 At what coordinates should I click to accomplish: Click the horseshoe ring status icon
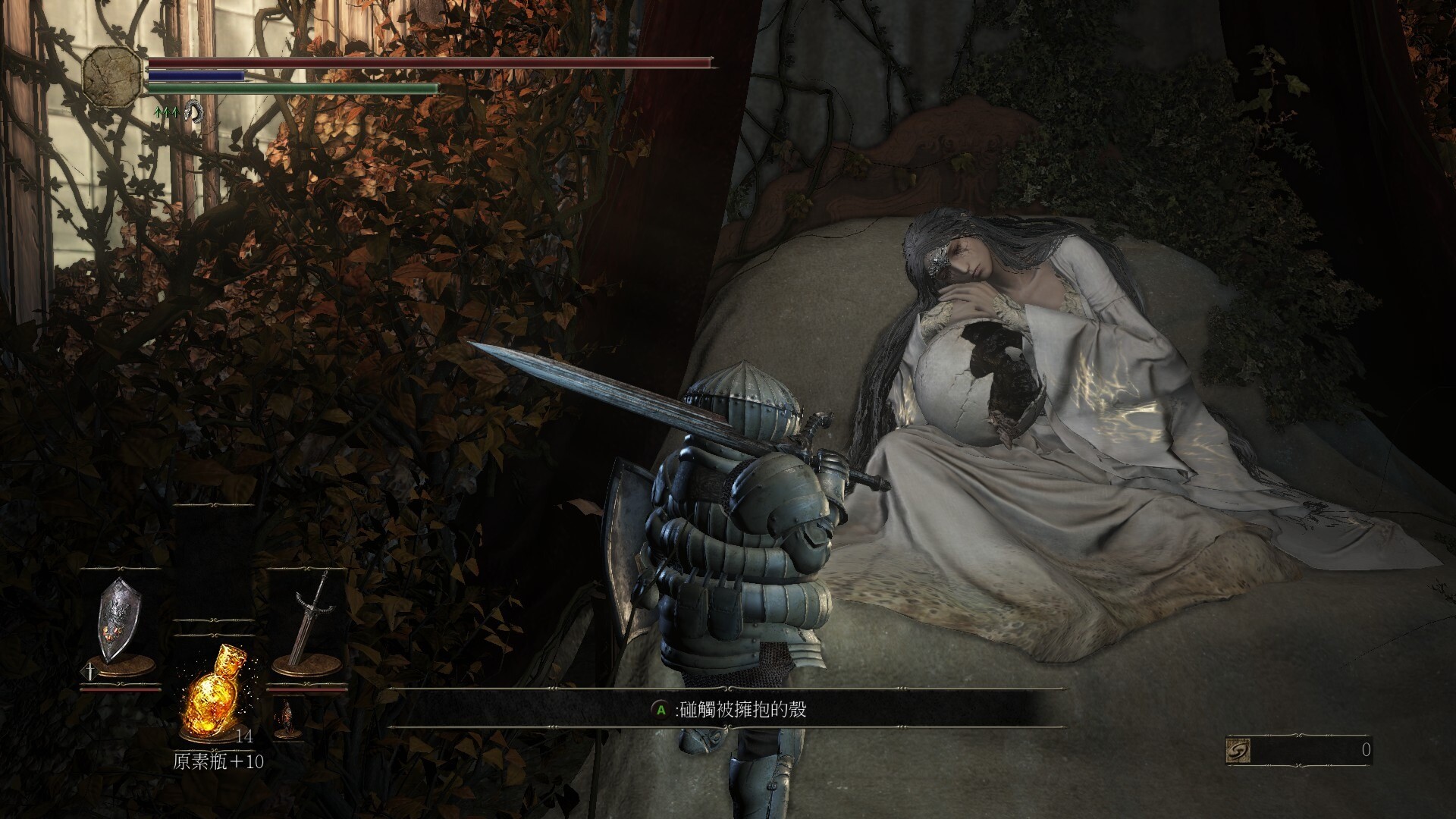tap(194, 112)
